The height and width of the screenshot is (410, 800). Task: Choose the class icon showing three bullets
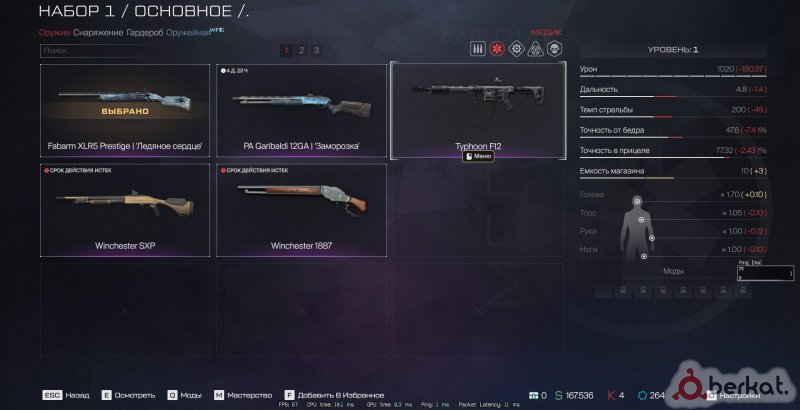click(x=478, y=48)
